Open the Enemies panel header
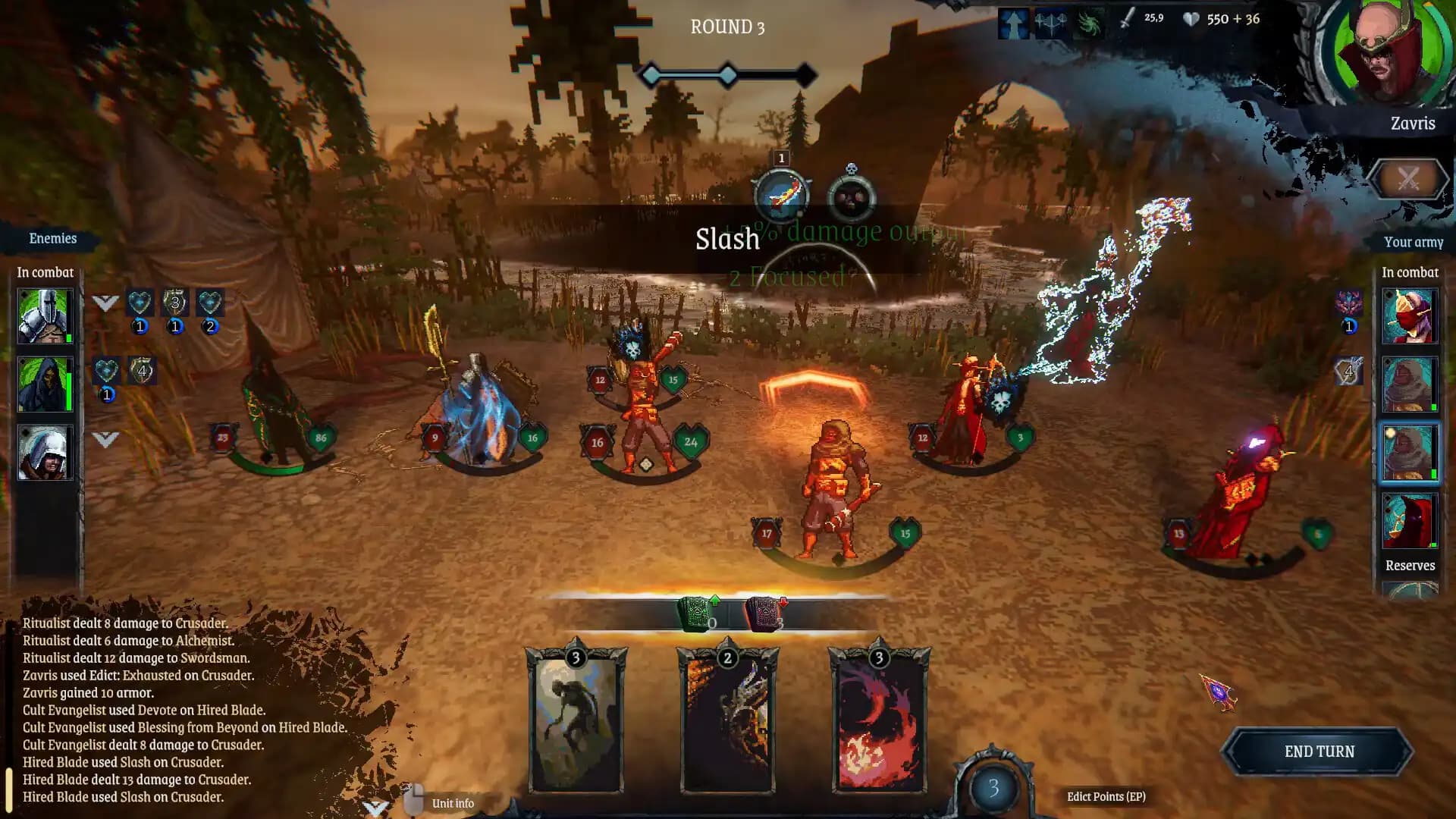 point(52,238)
